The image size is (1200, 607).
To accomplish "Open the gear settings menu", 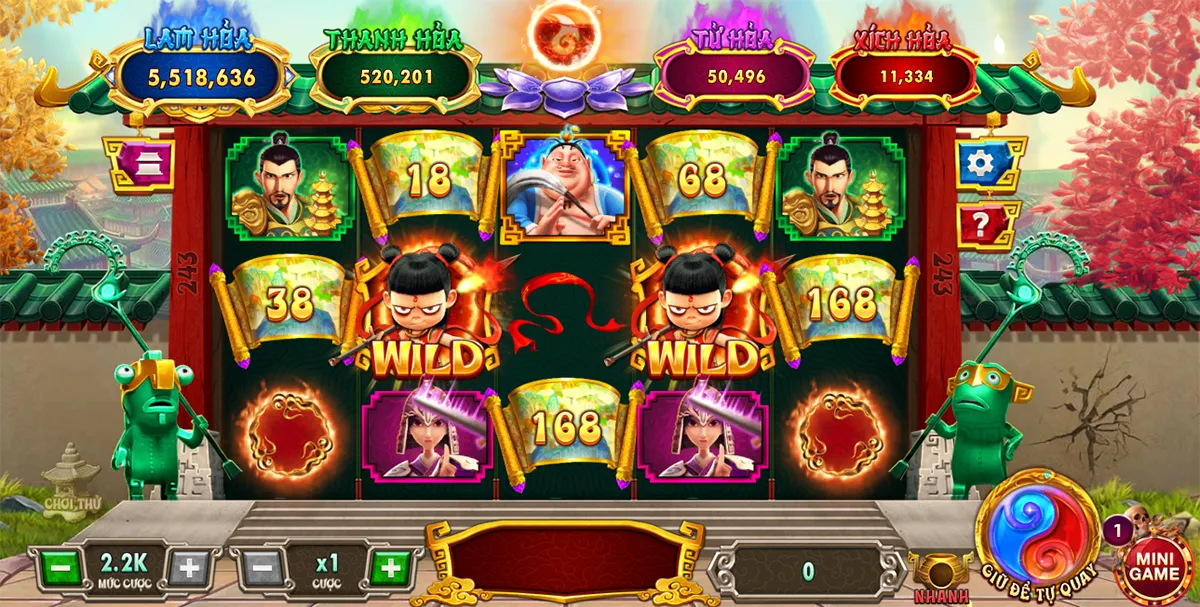I will point(987,163).
